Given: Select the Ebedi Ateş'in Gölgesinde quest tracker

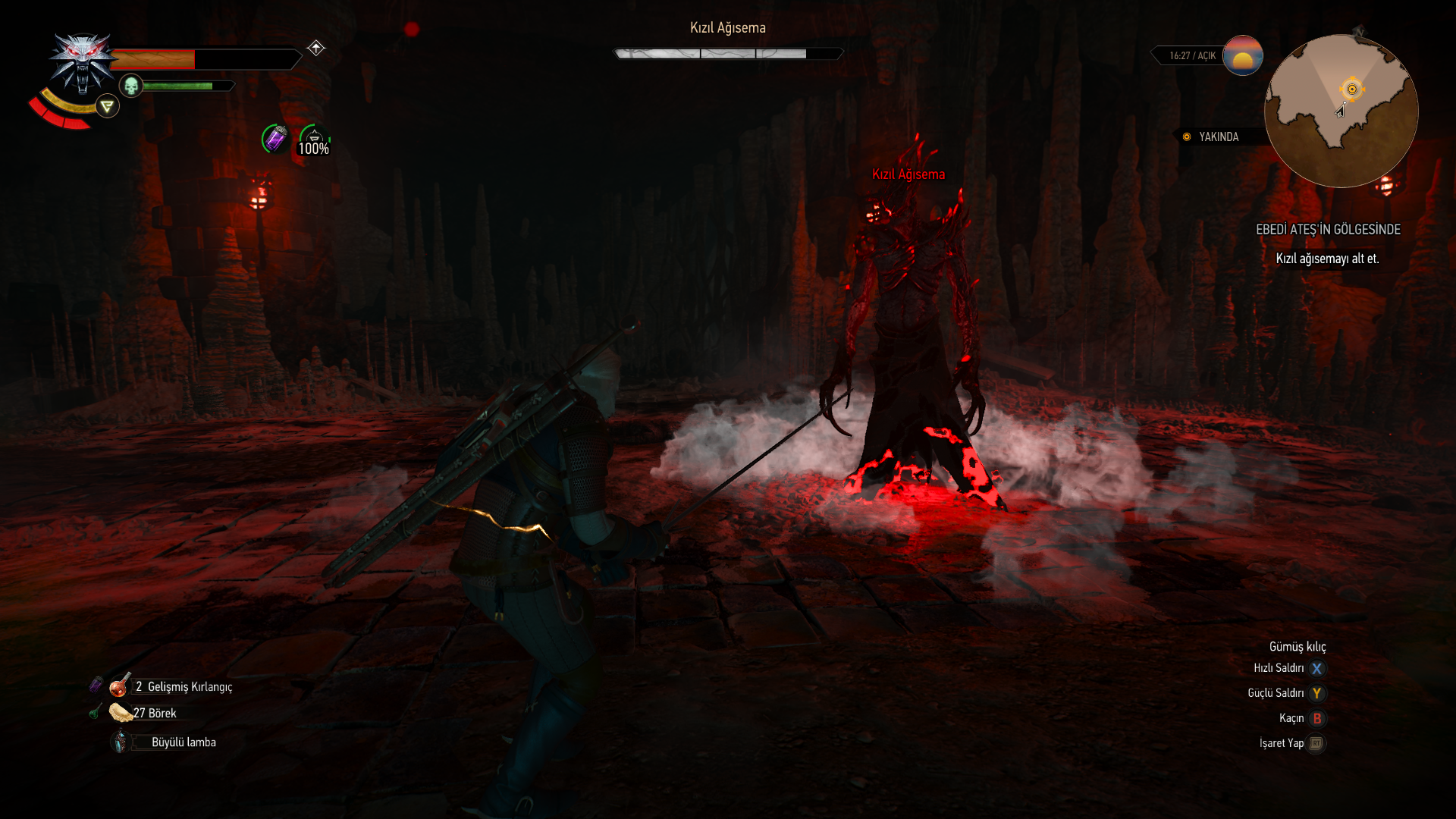Looking at the screenshot, I should [x=1328, y=229].
